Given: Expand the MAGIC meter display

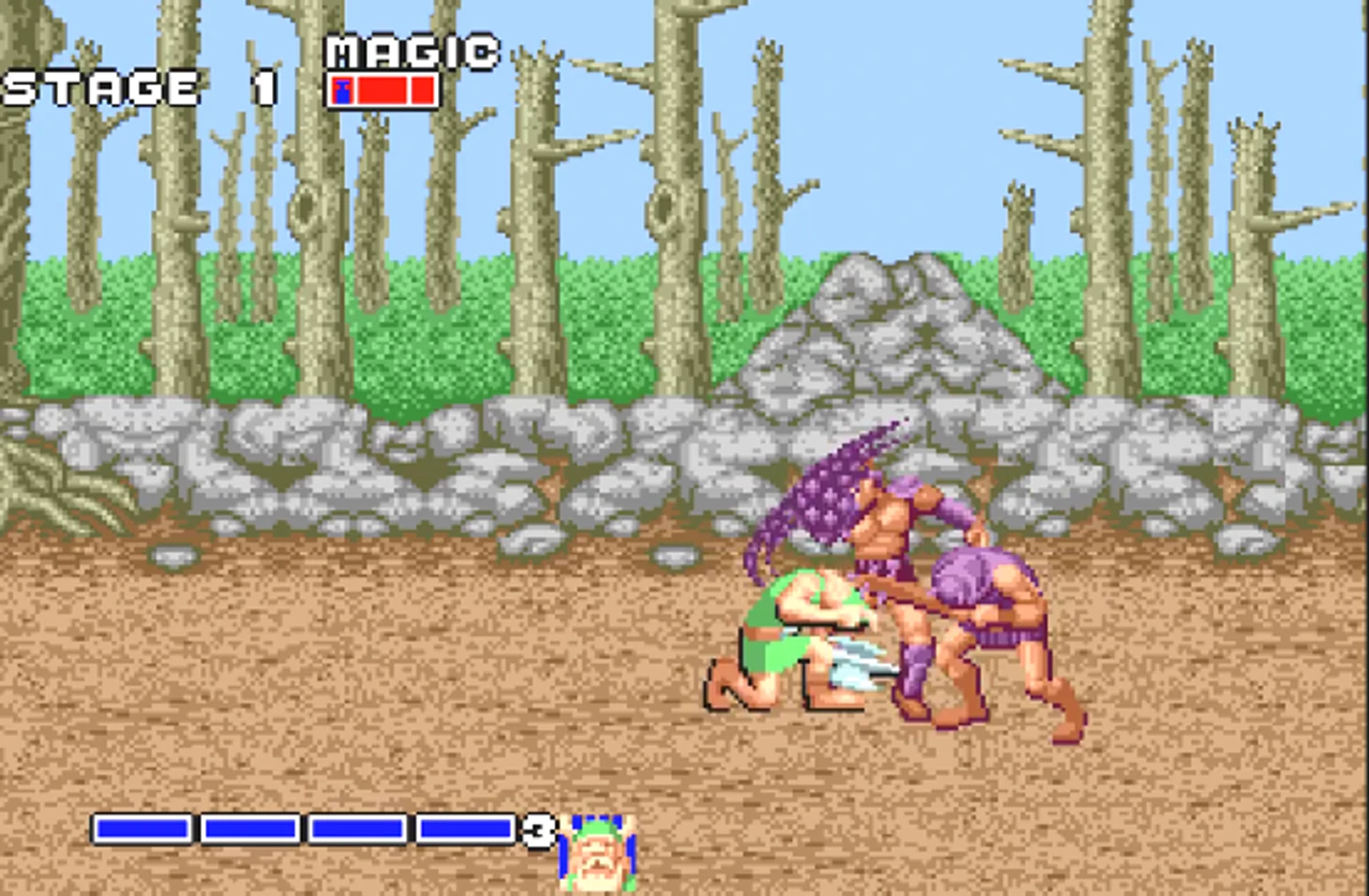Looking at the screenshot, I should (383, 91).
